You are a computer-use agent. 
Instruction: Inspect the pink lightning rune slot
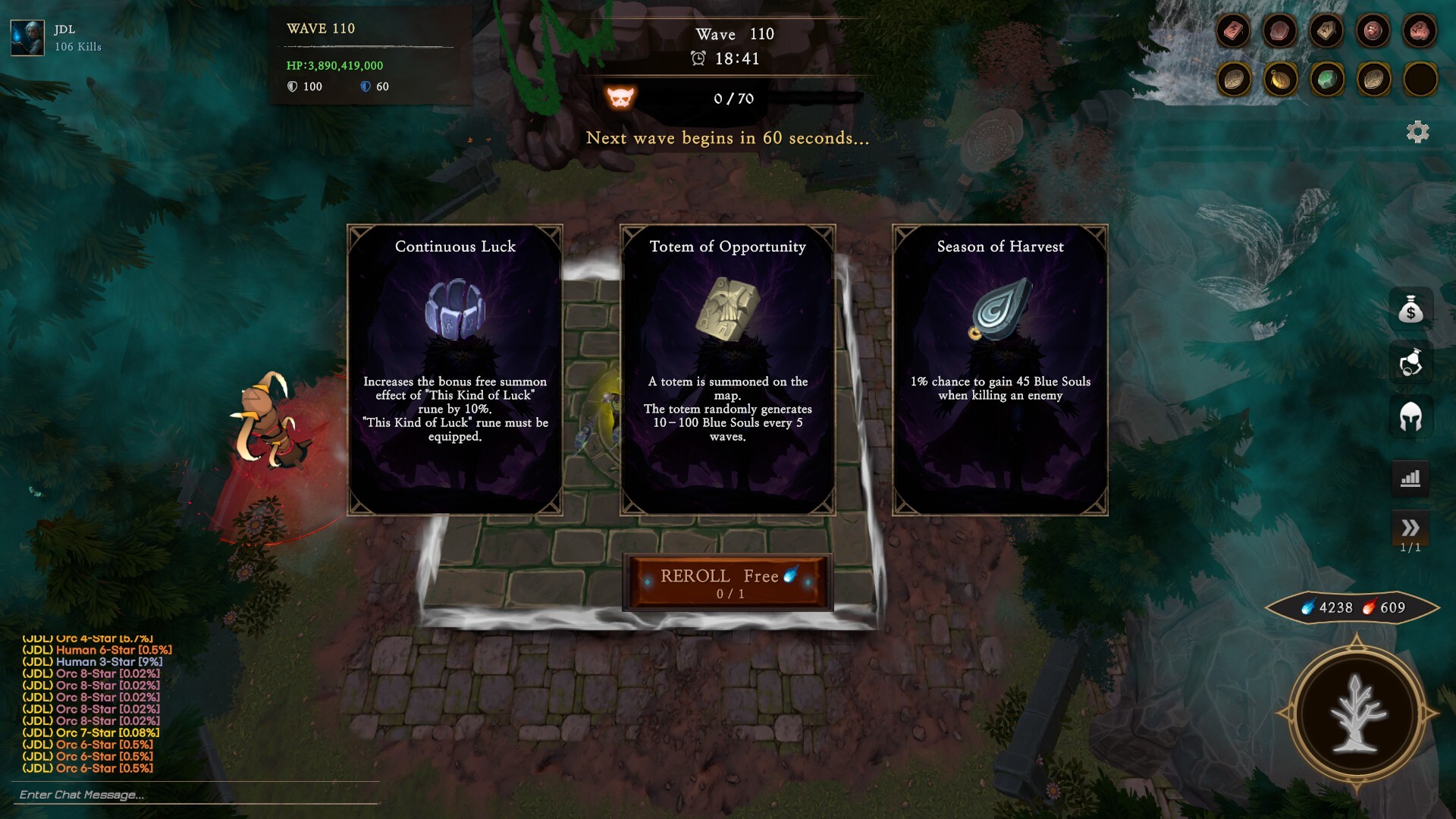(x=1233, y=31)
